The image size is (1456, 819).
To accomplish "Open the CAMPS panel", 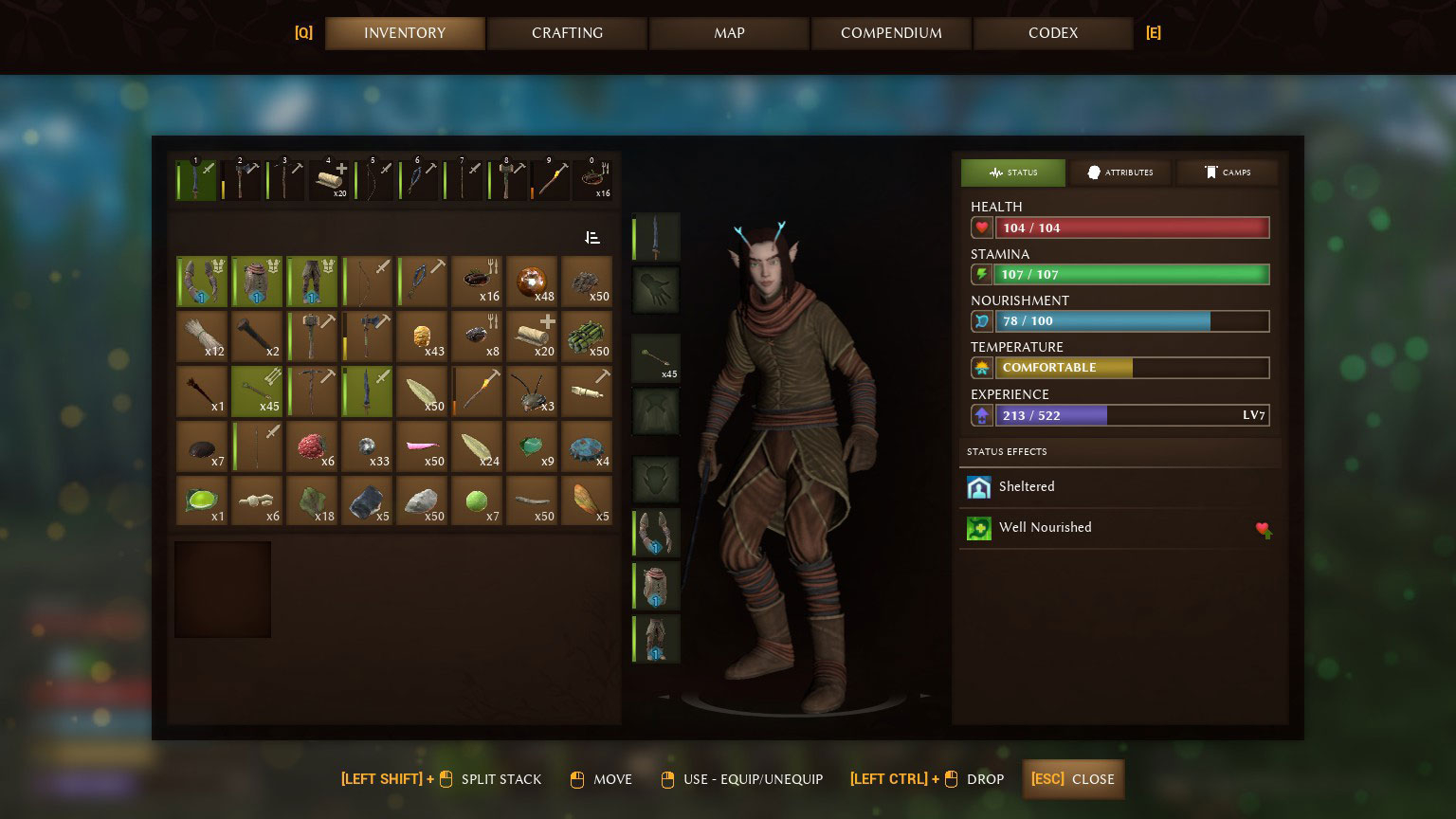I will (x=1227, y=173).
